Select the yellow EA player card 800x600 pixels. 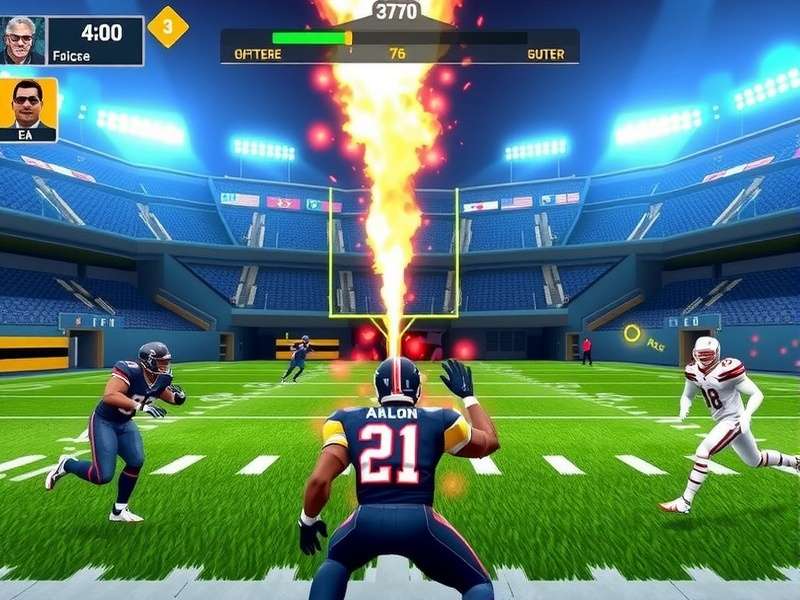point(28,109)
